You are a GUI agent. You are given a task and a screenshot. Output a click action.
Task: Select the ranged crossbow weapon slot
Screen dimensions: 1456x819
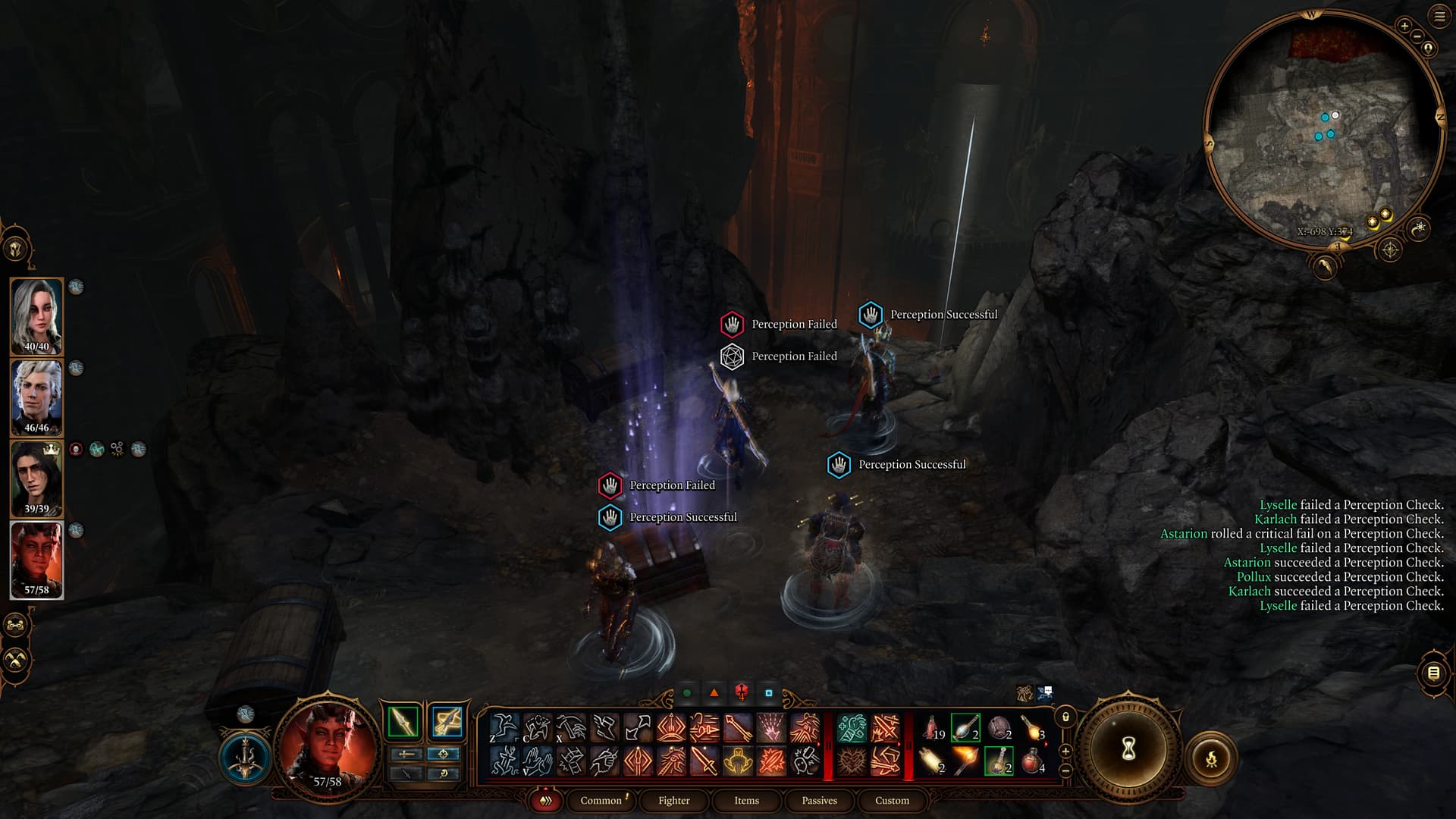coord(447,721)
